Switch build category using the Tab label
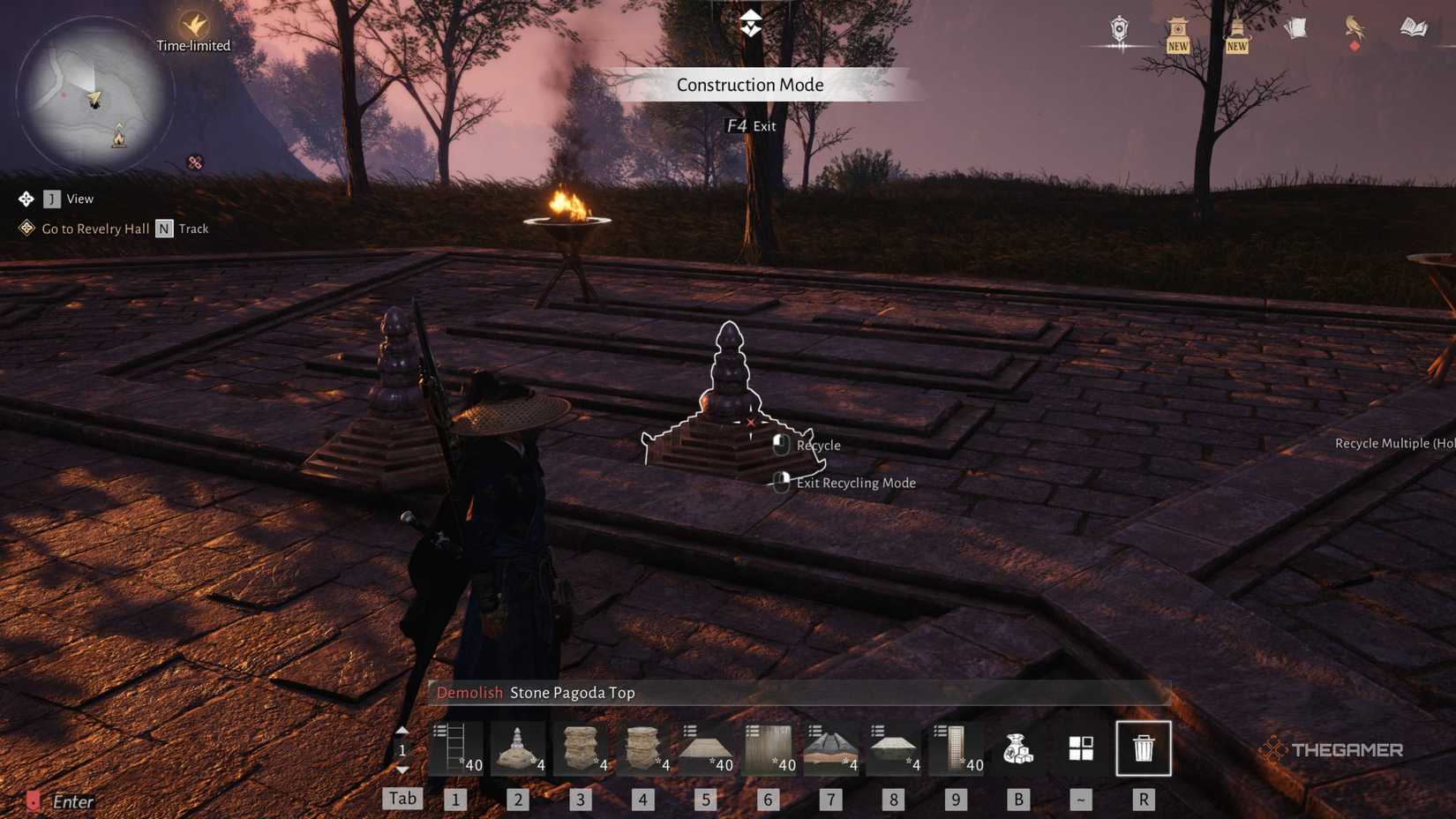1456x819 pixels. (x=402, y=798)
